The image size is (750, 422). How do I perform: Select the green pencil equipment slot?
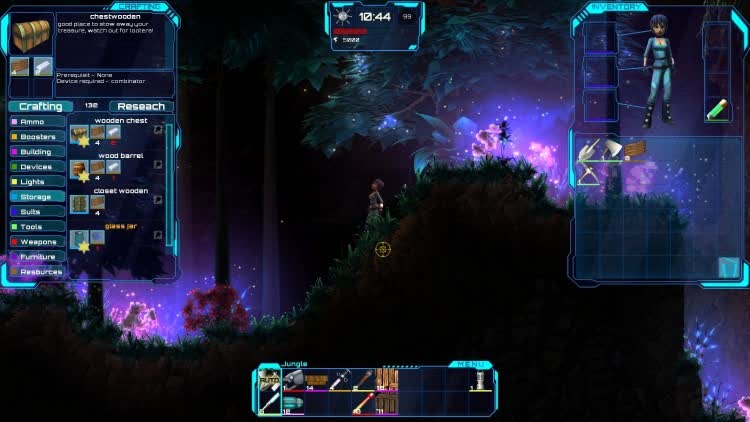(x=716, y=108)
